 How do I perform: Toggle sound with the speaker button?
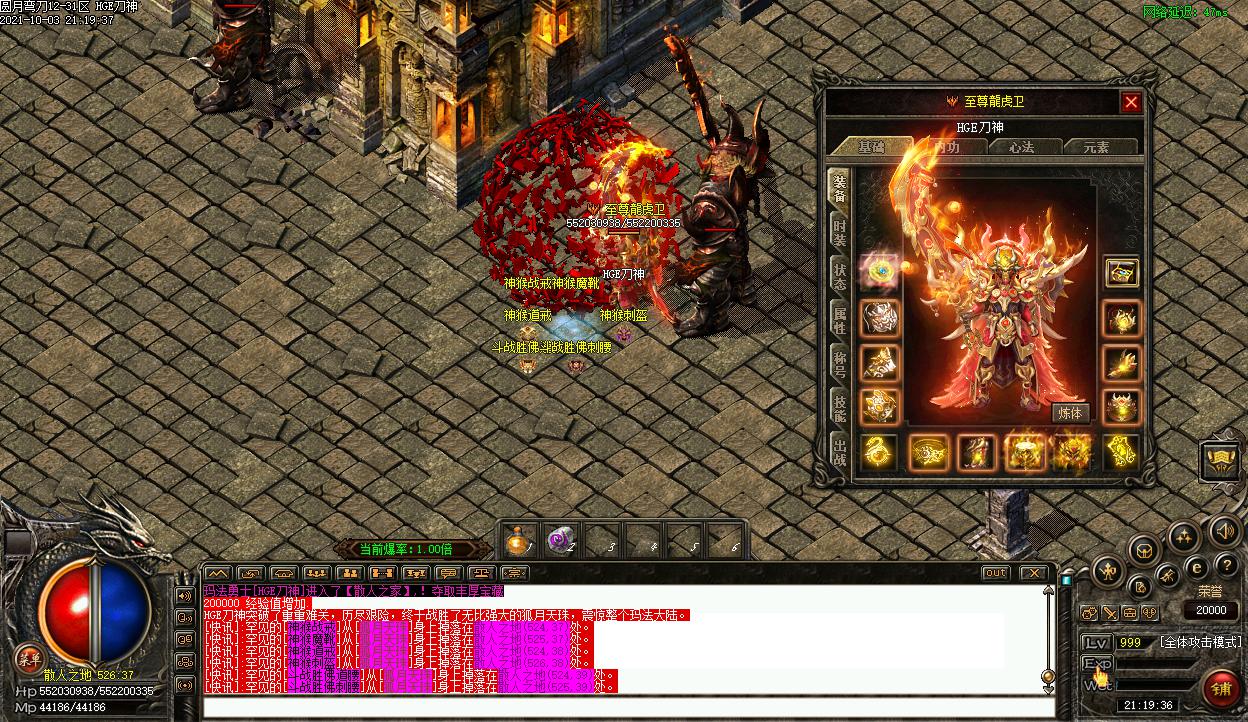(1223, 531)
